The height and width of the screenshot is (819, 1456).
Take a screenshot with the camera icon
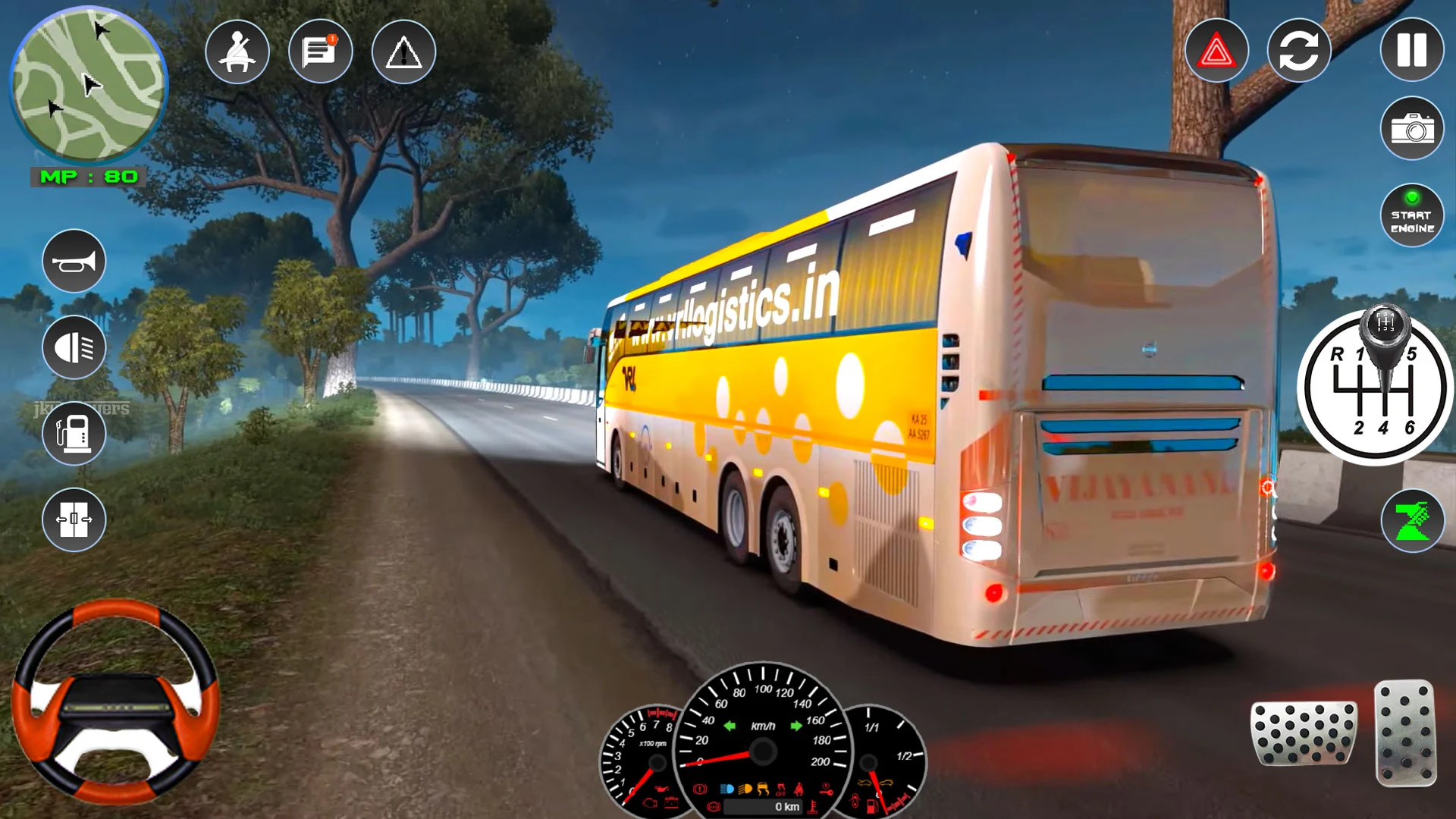1410,129
